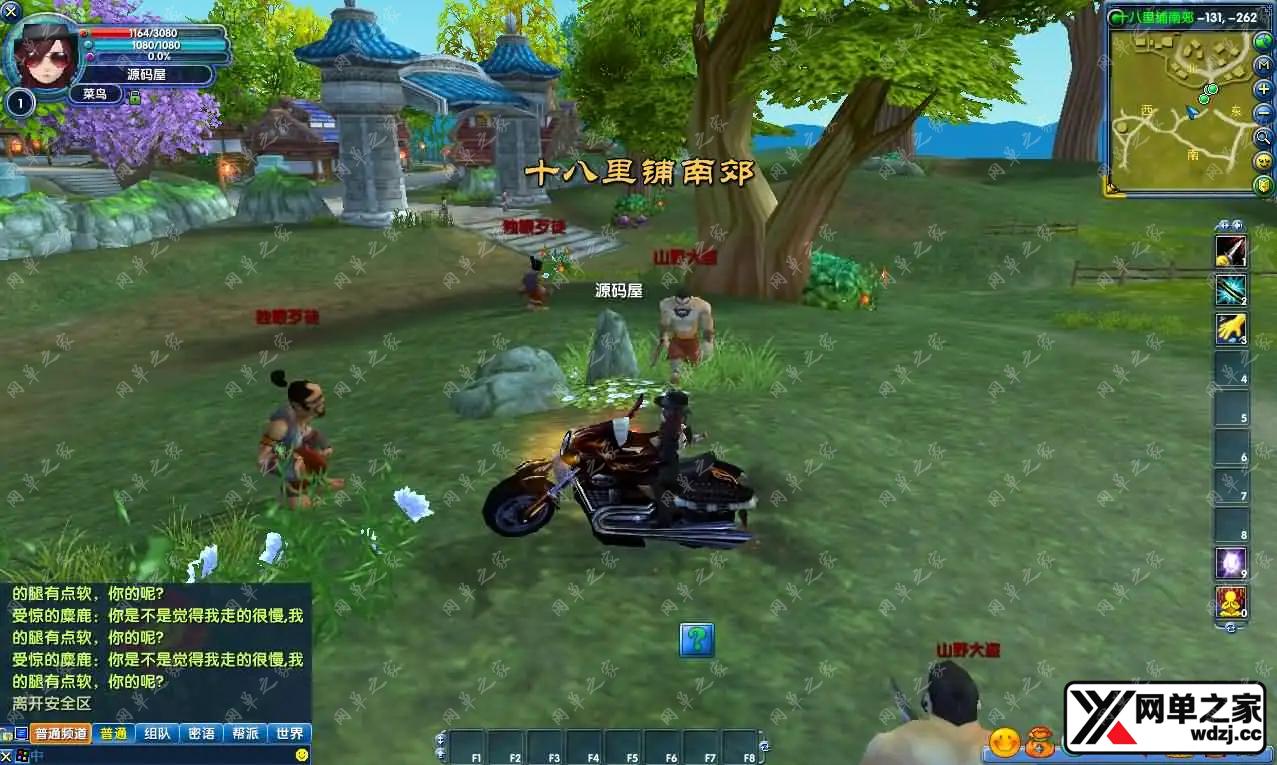Click the minimap smiley face button

1264,161
